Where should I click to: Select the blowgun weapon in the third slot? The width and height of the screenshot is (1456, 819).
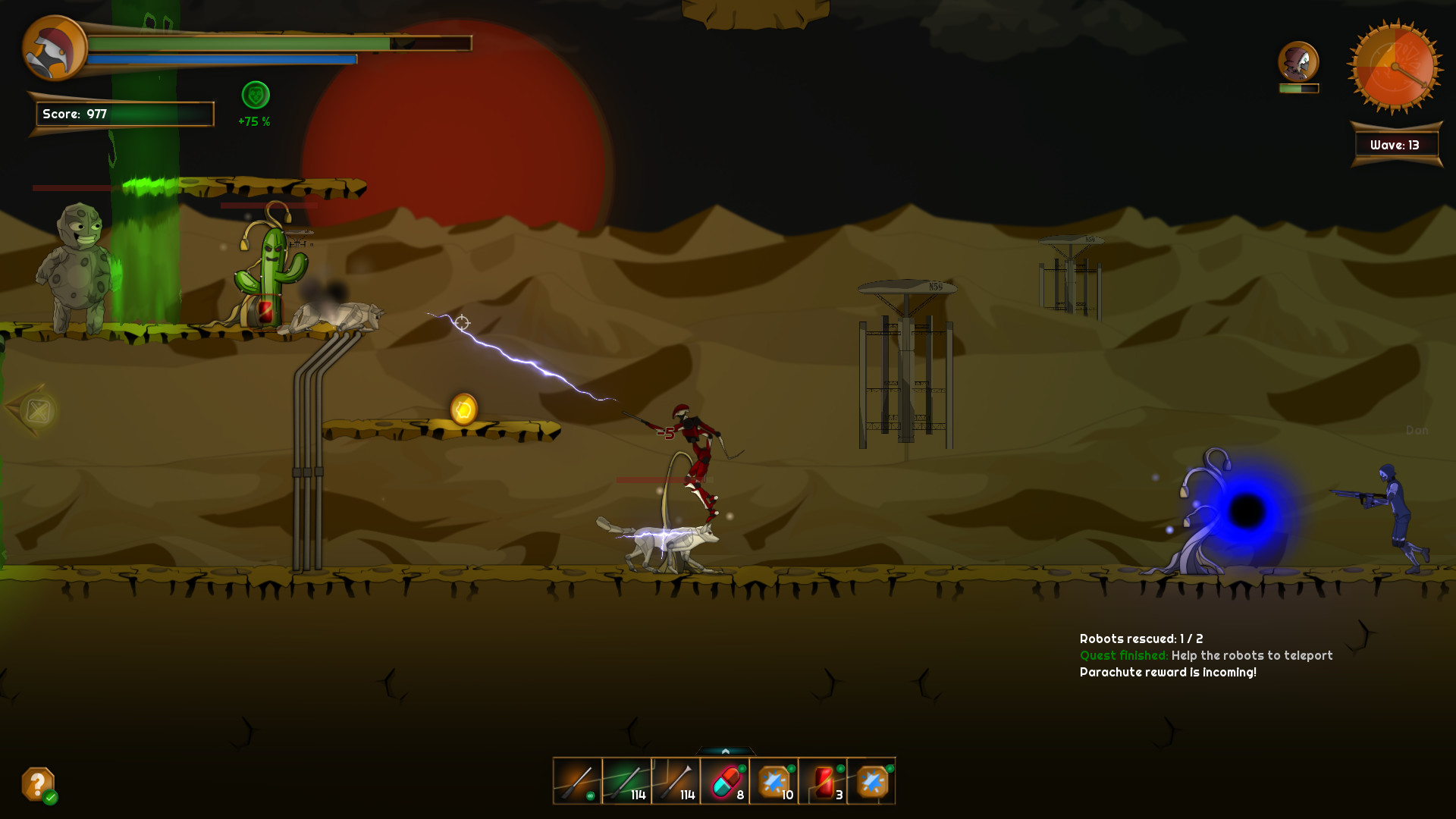coord(677,781)
